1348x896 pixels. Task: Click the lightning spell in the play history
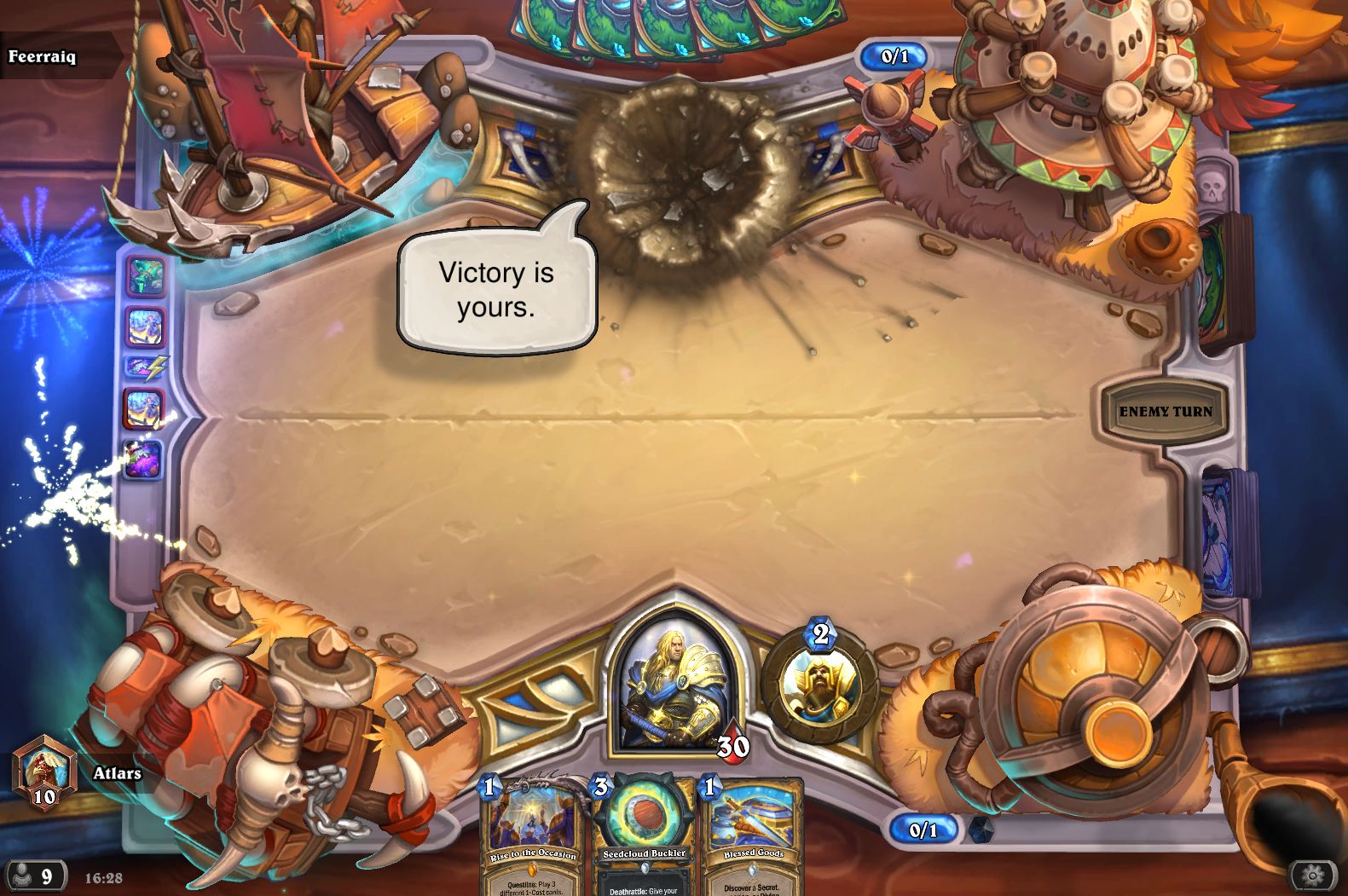147,367
